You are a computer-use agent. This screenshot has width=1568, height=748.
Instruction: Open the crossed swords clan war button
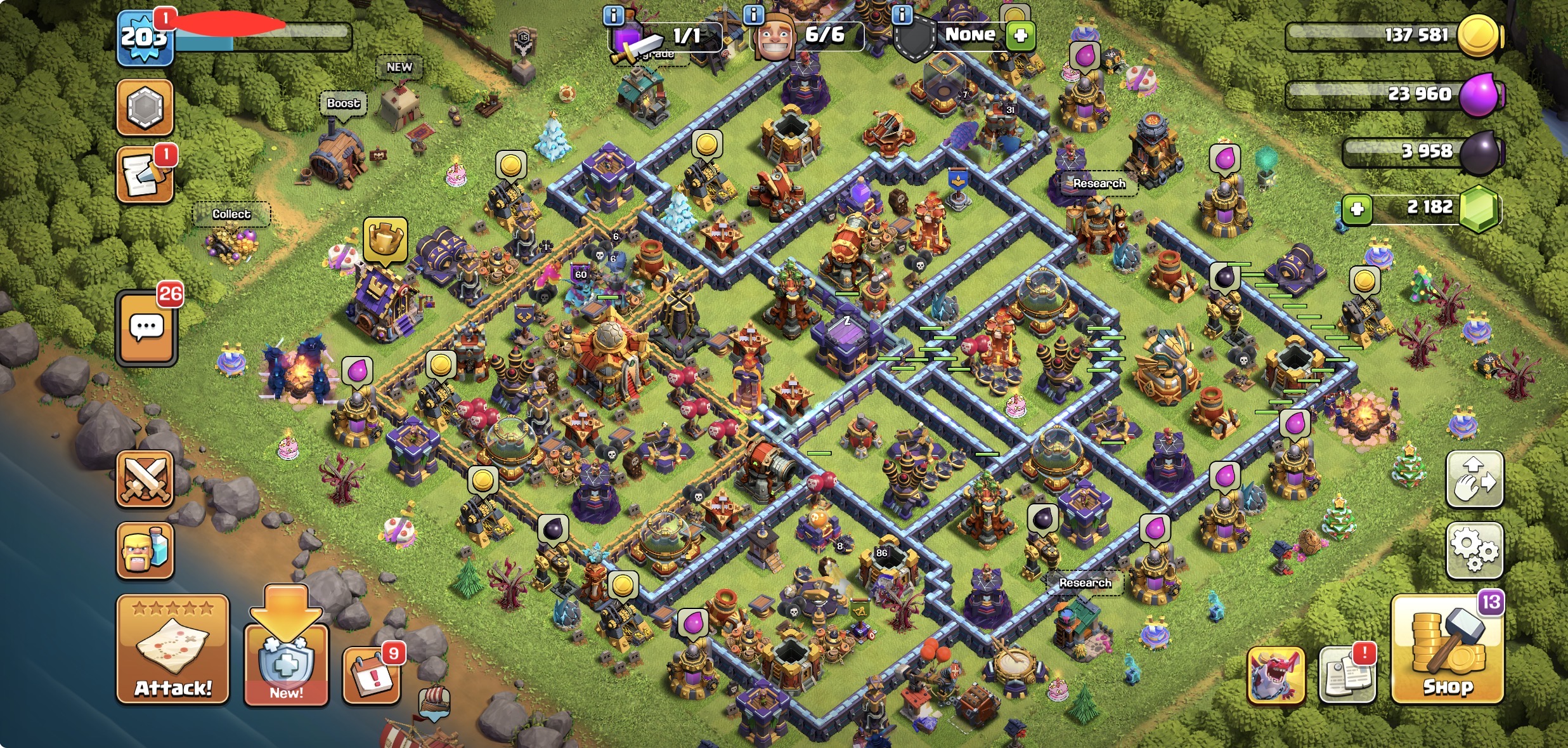pyautogui.click(x=145, y=479)
